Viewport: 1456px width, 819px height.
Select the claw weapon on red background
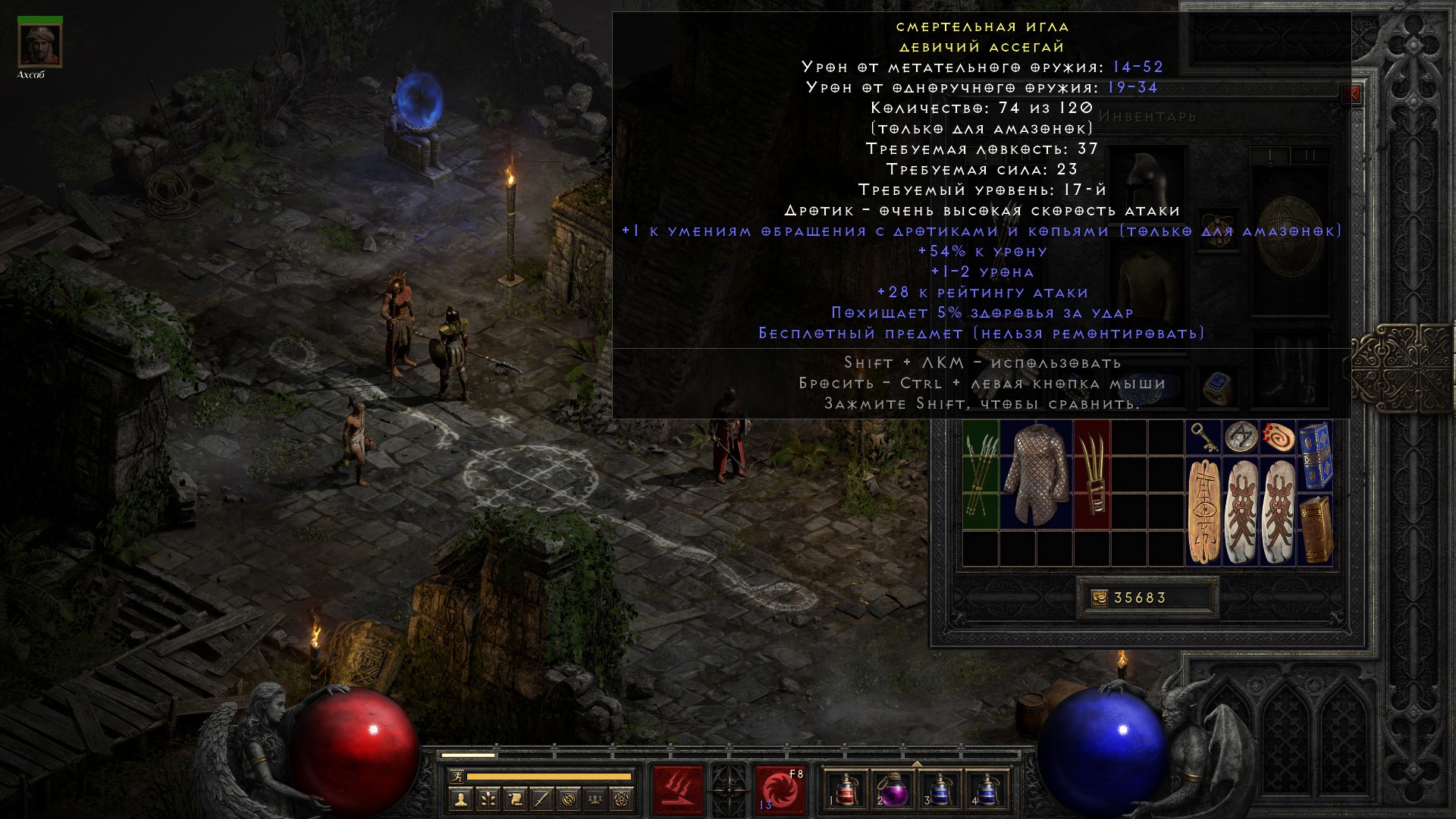pyautogui.click(x=1092, y=474)
